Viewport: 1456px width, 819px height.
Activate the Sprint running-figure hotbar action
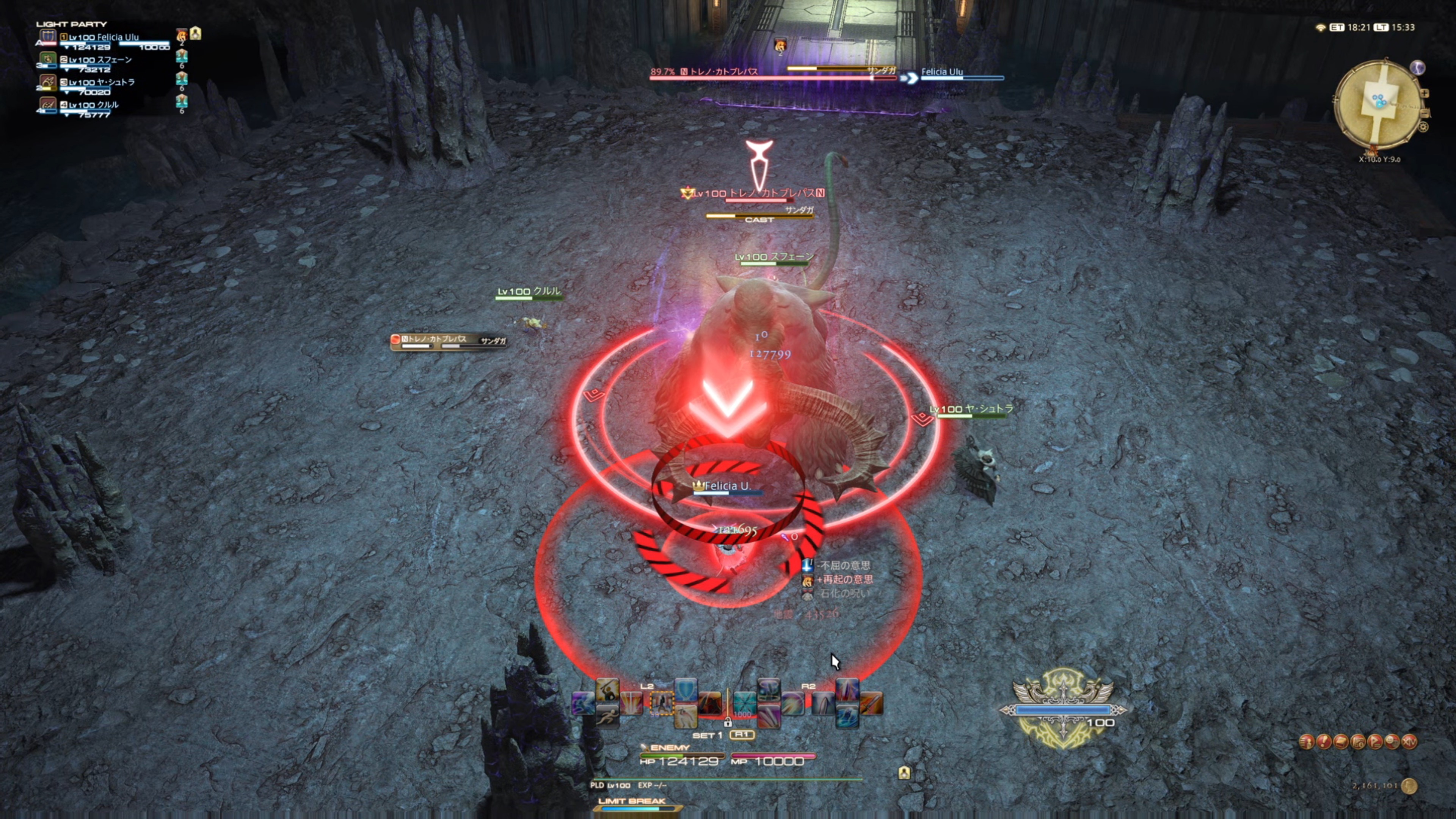coord(607,717)
